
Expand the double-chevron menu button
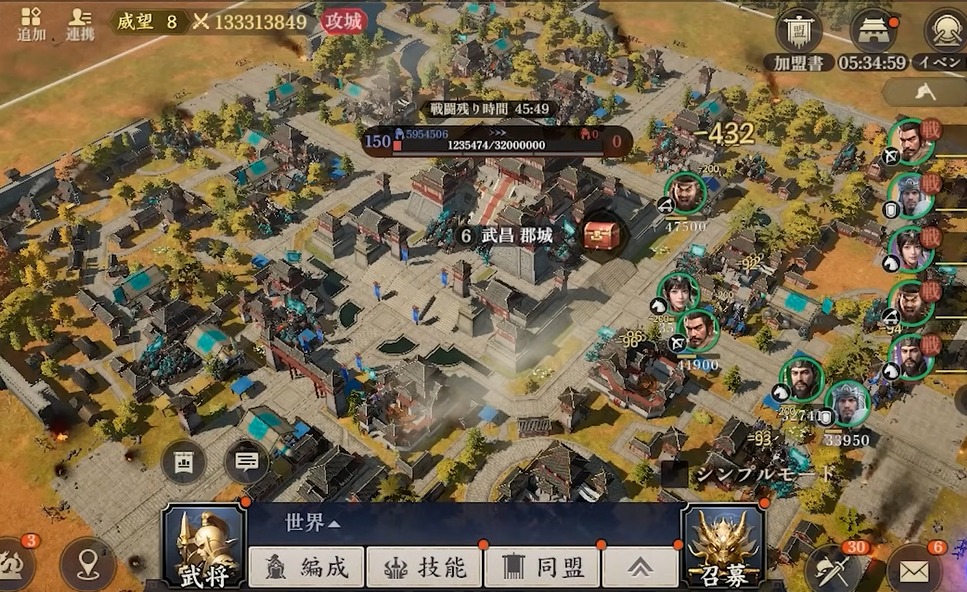pyautogui.click(x=639, y=568)
